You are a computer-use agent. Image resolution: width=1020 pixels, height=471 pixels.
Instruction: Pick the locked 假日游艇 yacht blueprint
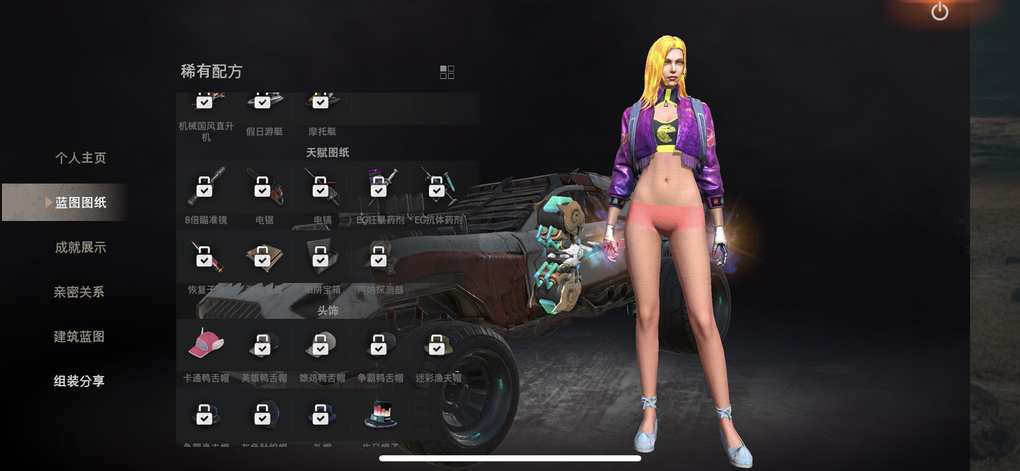pyautogui.click(x=263, y=102)
